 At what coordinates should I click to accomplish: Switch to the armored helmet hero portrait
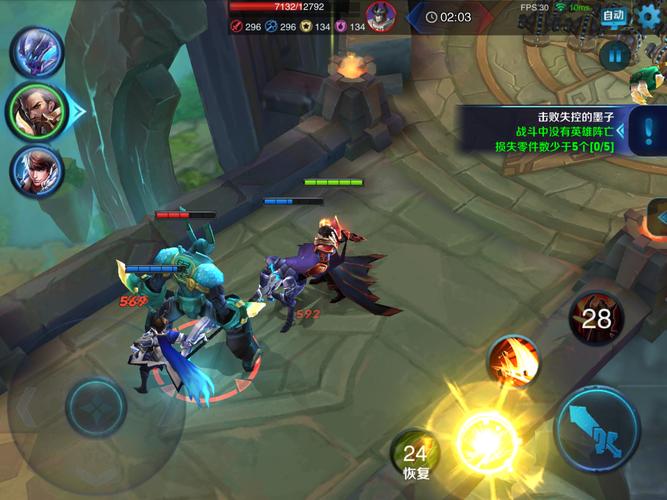coord(37,52)
